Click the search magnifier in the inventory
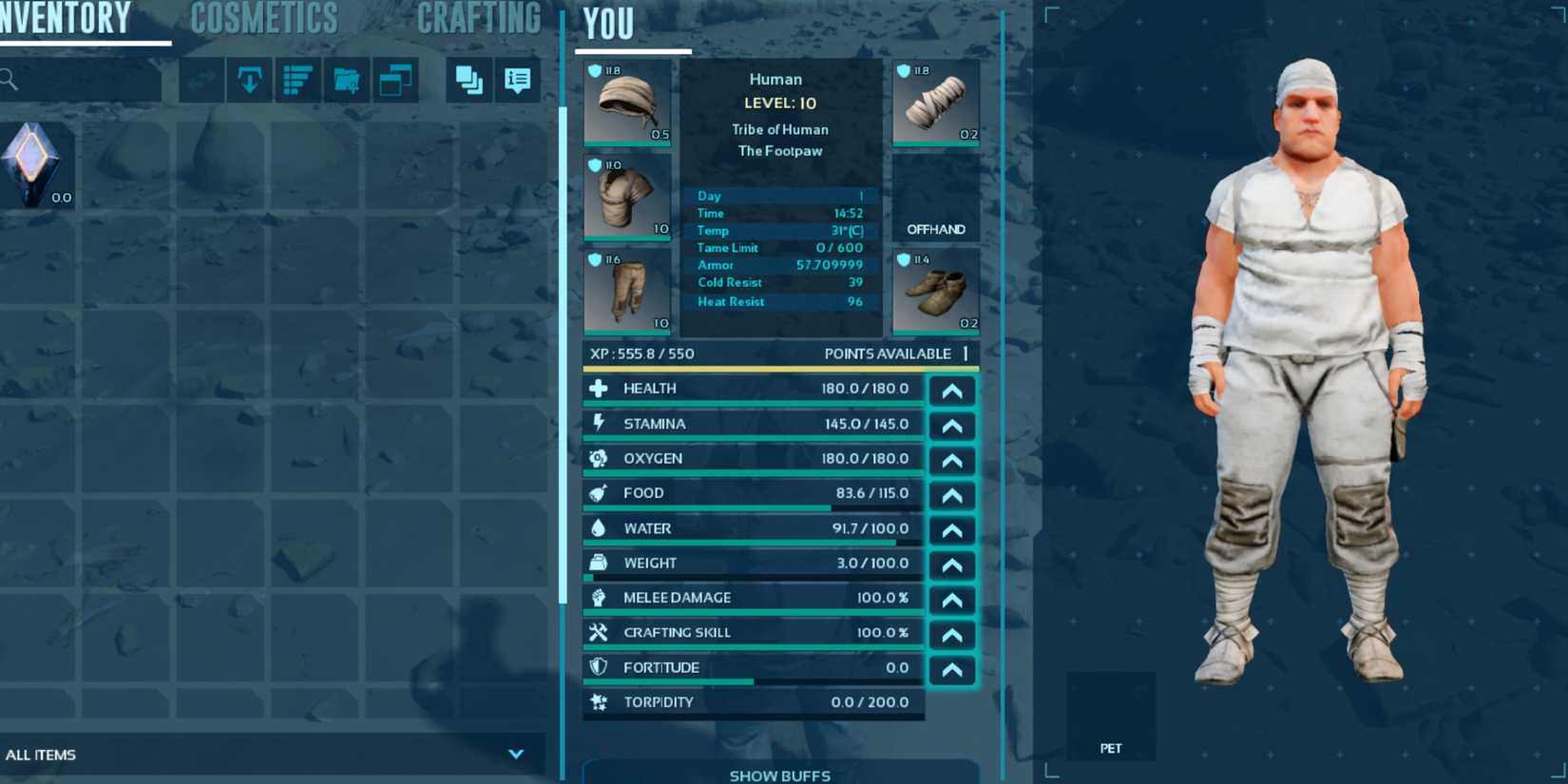Viewport: 1568px width, 784px height. point(10,80)
